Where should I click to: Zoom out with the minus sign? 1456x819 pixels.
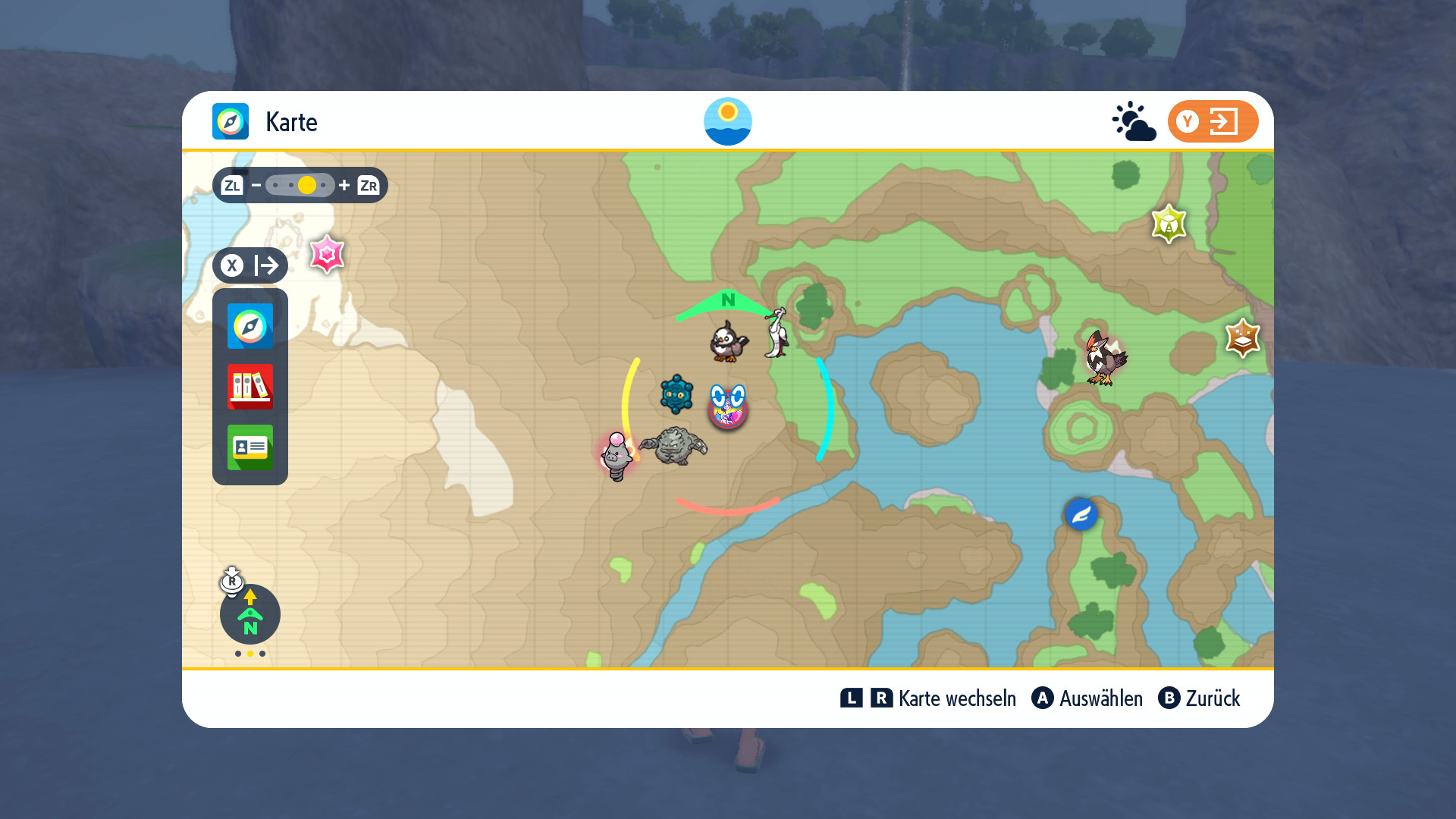256,185
